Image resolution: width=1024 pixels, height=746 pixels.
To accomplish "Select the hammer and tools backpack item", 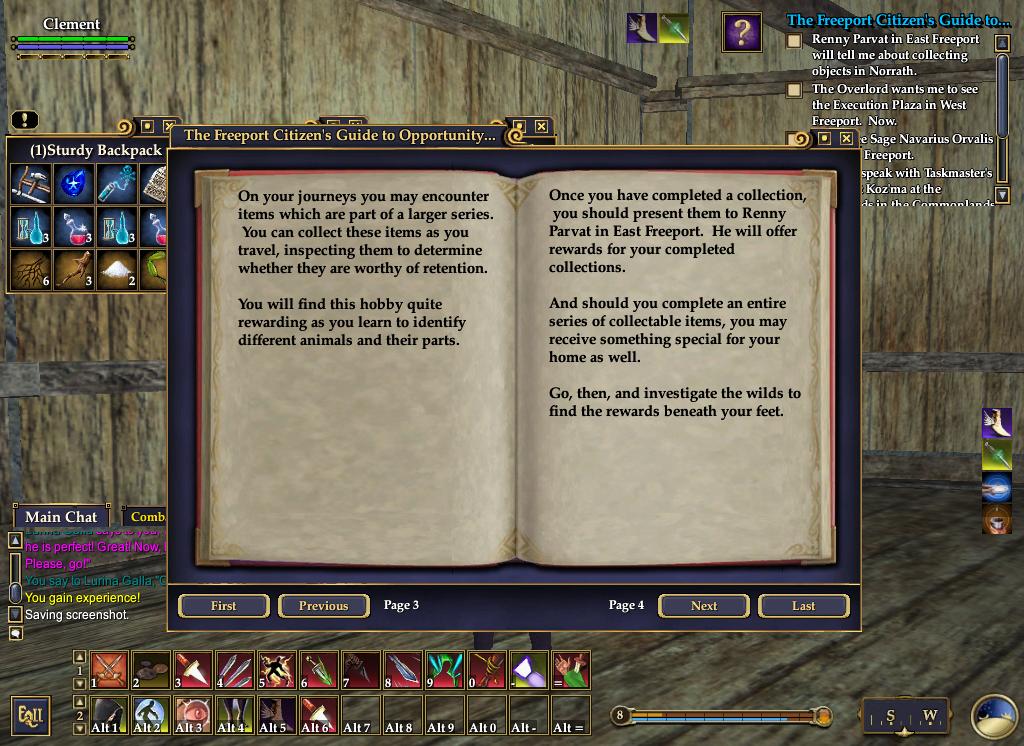I will click(x=29, y=184).
